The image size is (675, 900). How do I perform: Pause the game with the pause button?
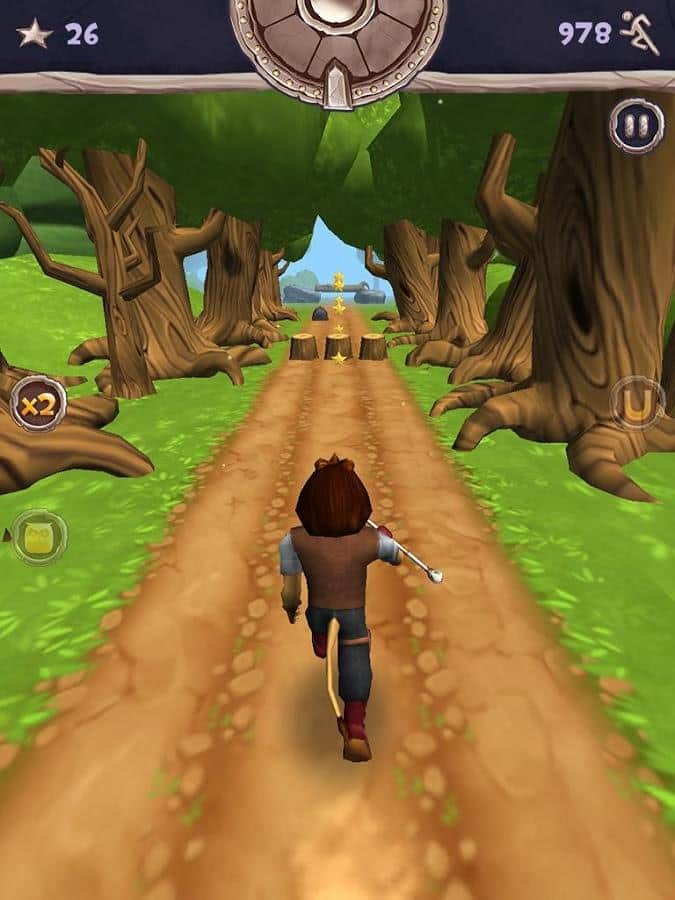pos(636,127)
